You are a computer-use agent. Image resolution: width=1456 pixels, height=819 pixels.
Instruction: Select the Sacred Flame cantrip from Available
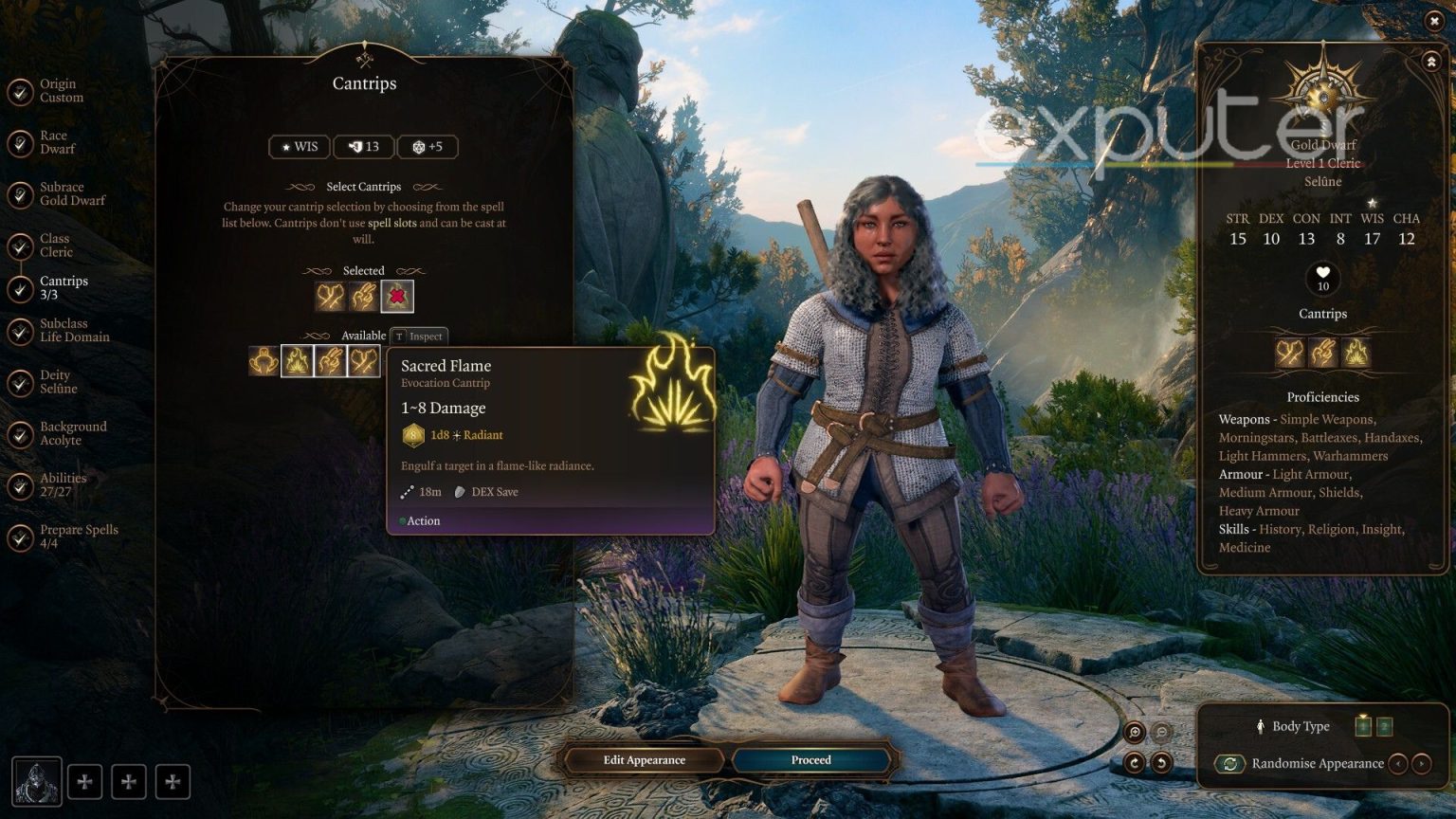click(x=297, y=361)
